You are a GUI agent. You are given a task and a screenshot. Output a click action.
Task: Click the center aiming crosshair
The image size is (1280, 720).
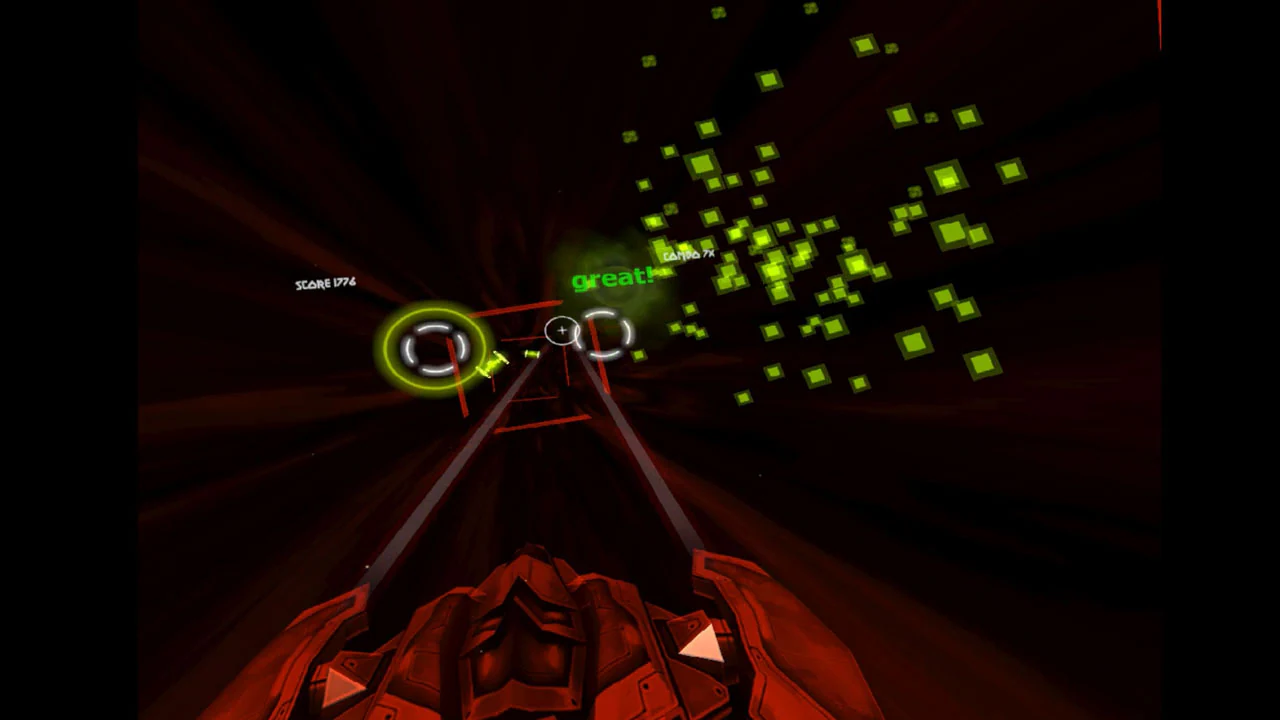(x=561, y=331)
